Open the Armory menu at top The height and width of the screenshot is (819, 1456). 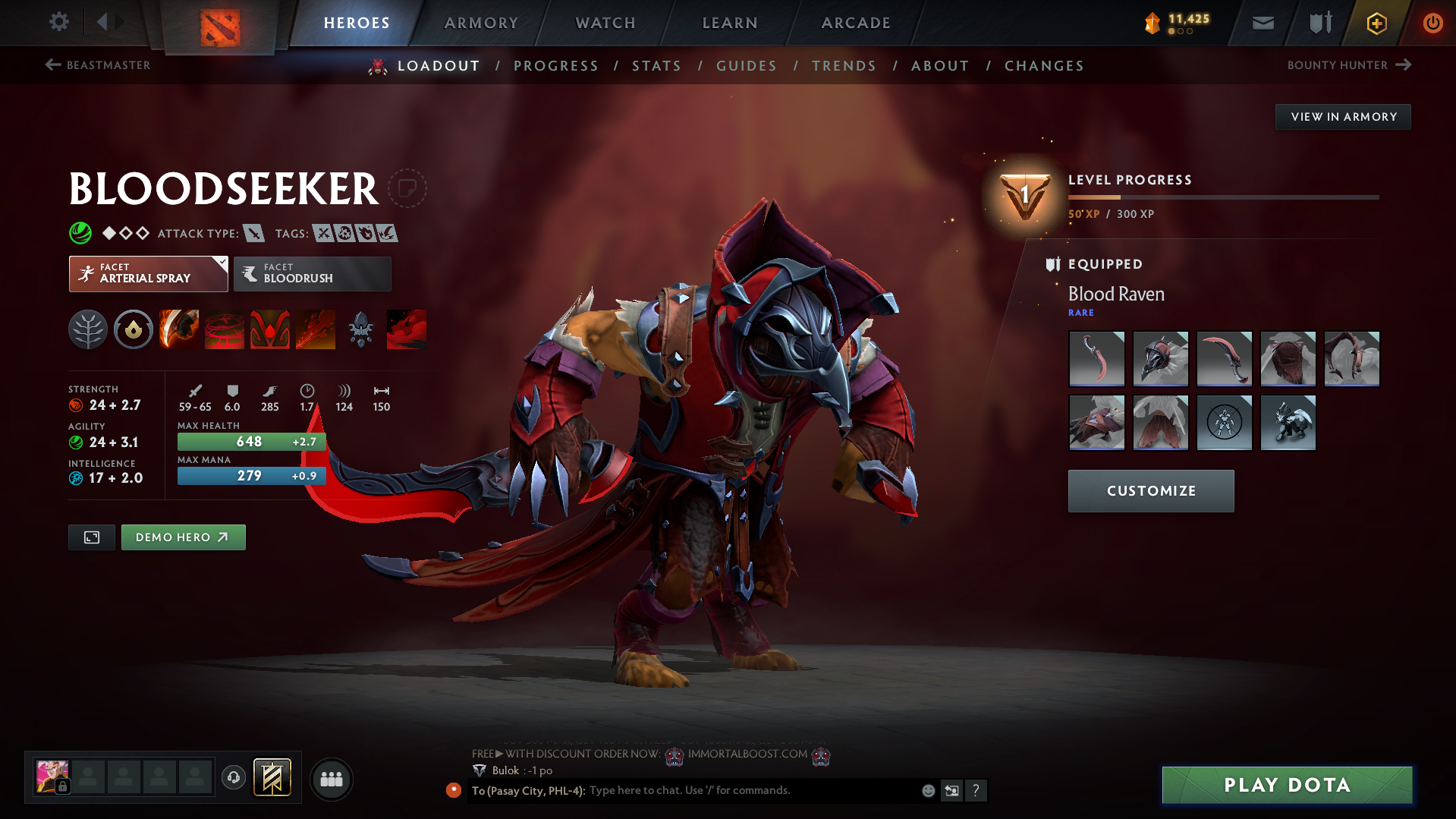tap(481, 23)
